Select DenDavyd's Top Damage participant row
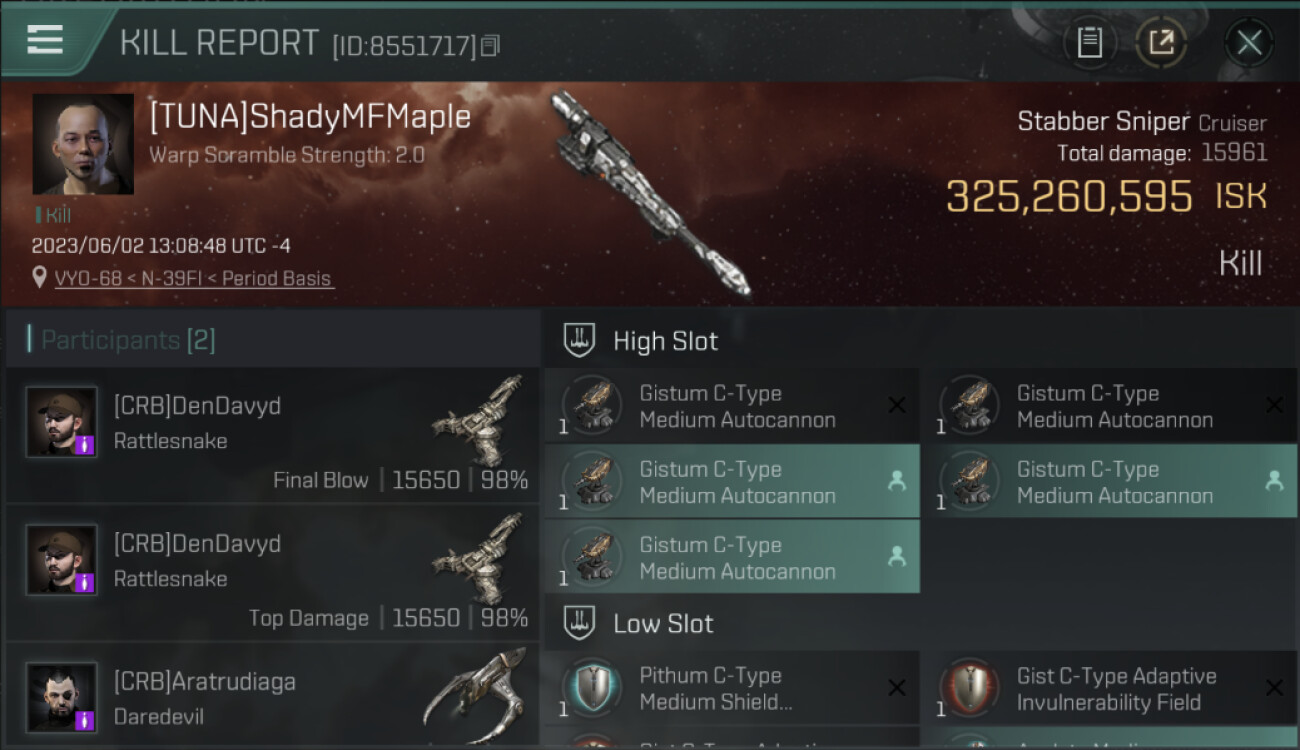The width and height of the screenshot is (1300, 750). click(272, 574)
